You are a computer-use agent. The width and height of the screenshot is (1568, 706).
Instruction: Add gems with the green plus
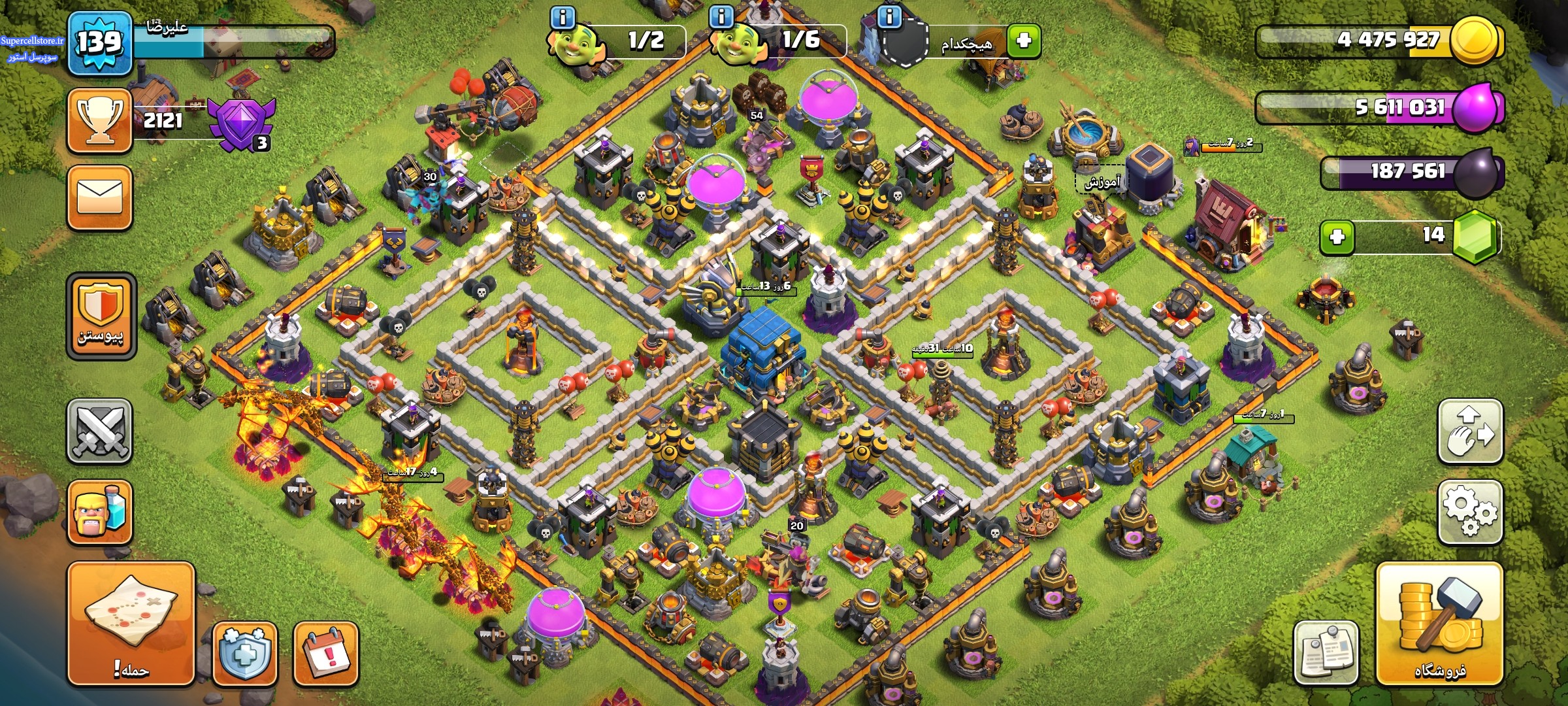tap(1337, 236)
